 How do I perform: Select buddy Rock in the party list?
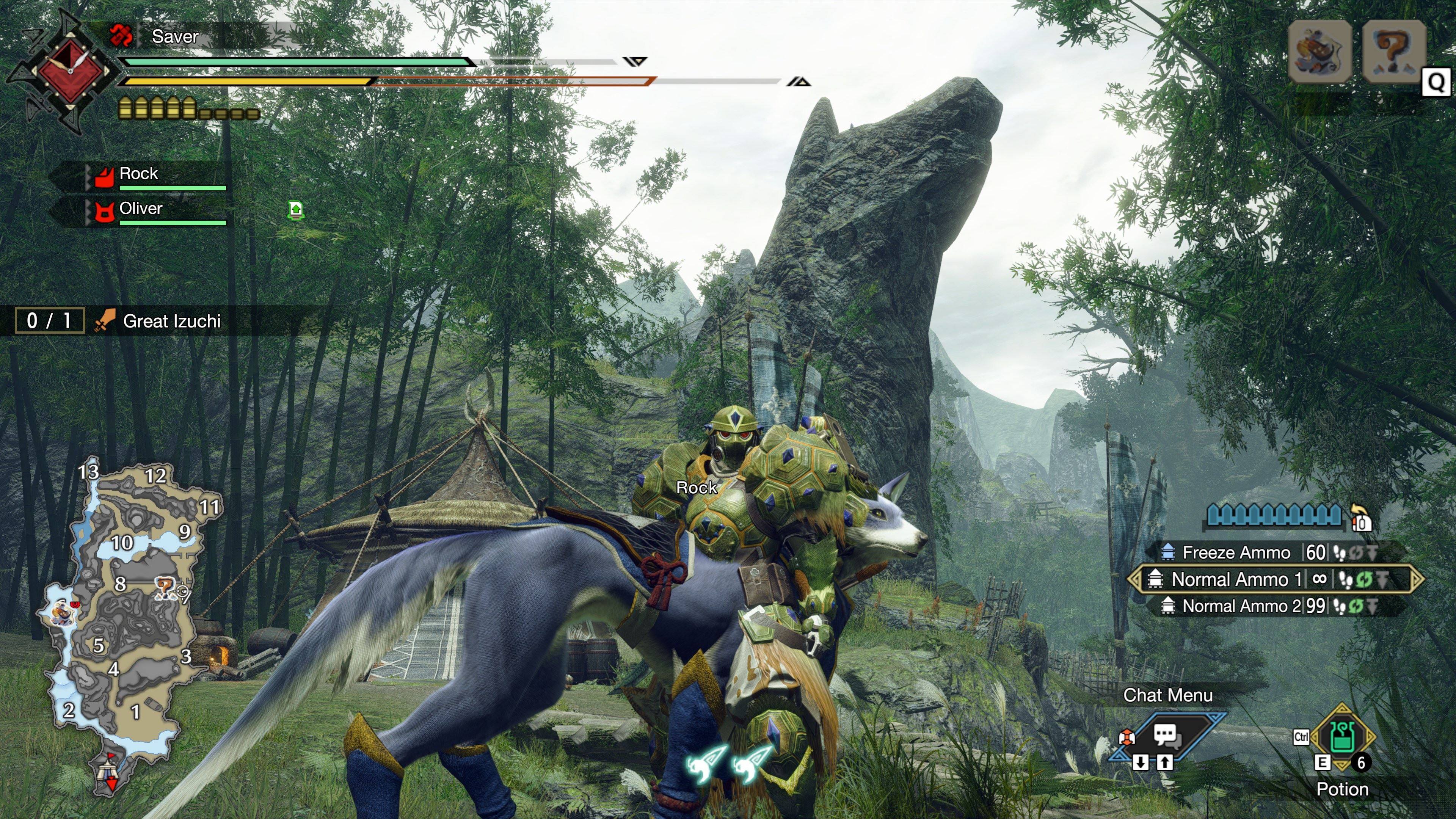click(x=139, y=174)
